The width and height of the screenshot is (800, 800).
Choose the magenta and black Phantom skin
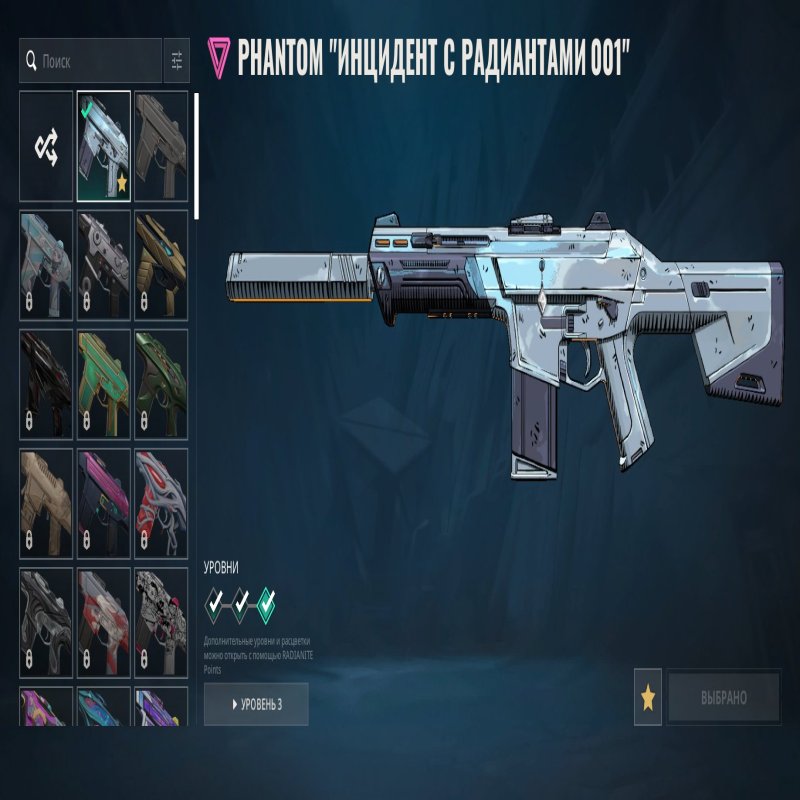coord(104,503)
